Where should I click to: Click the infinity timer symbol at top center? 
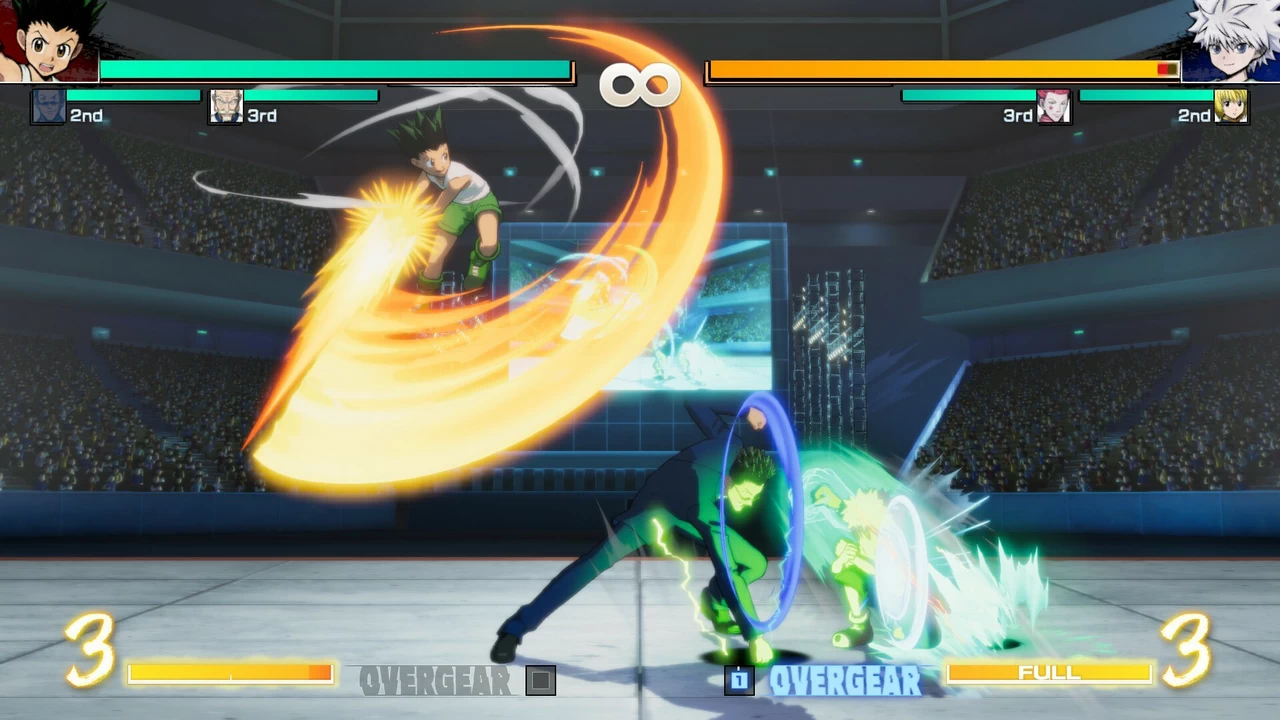click(640, 84)
